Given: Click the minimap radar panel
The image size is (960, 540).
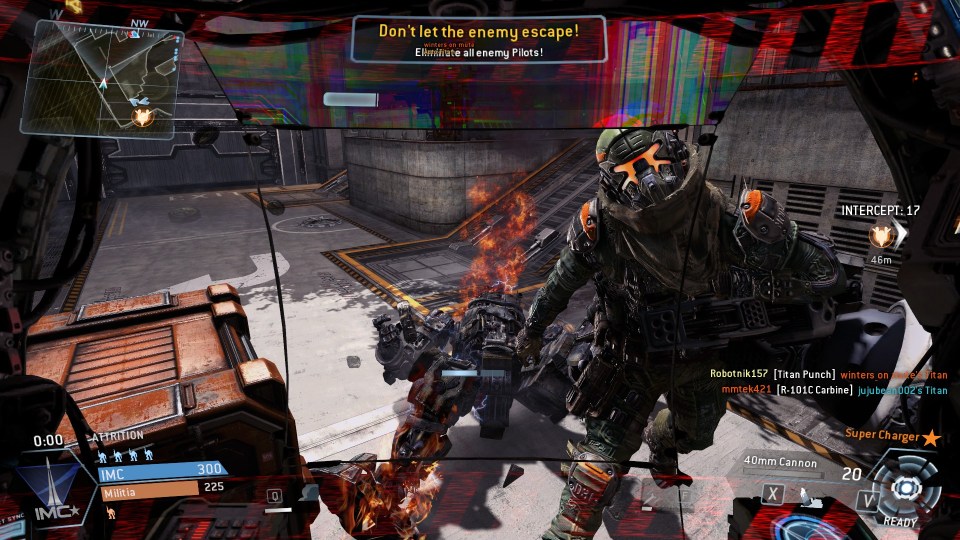Looking at the screenshot, I should [x=102, y=80].
